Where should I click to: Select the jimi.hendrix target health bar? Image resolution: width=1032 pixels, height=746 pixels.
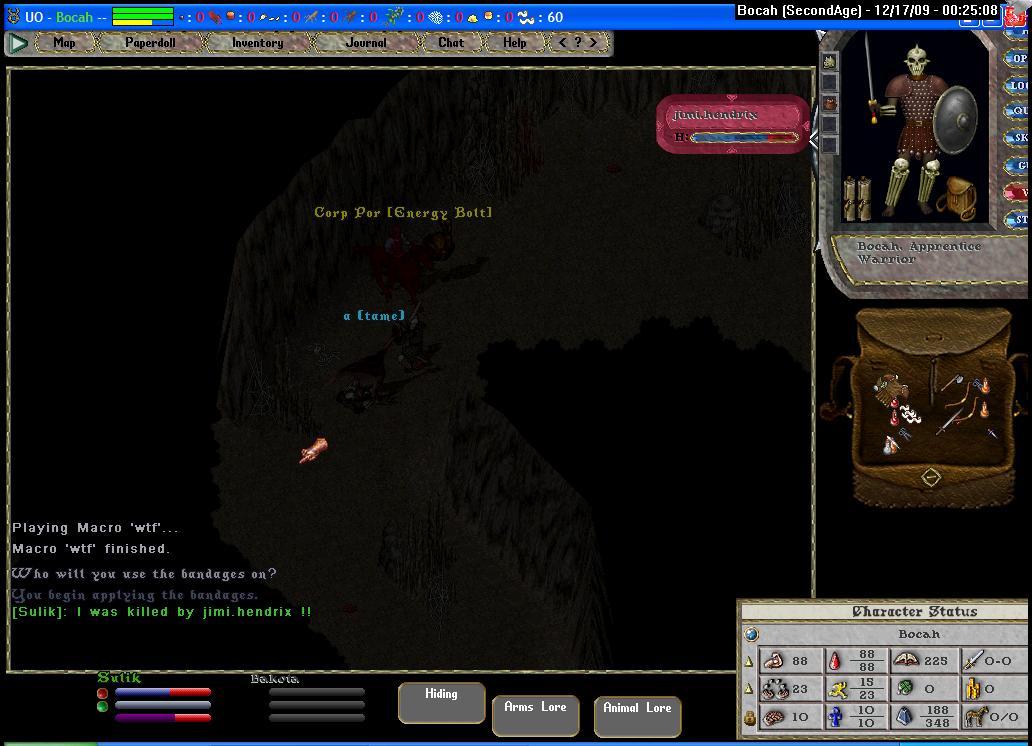click(732, 124)
